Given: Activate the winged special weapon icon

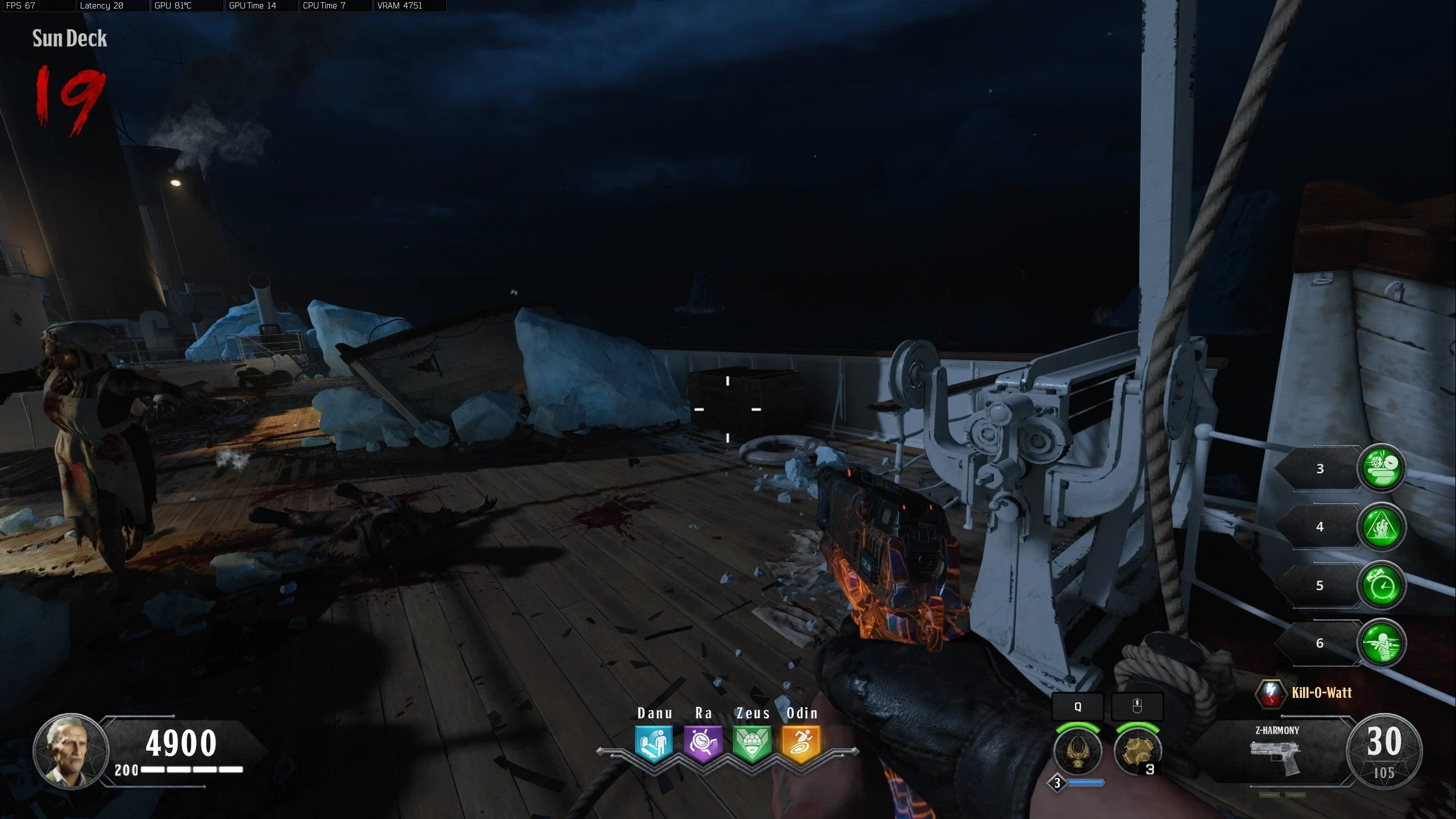Looking at the screenshot, I should 1077,751.
